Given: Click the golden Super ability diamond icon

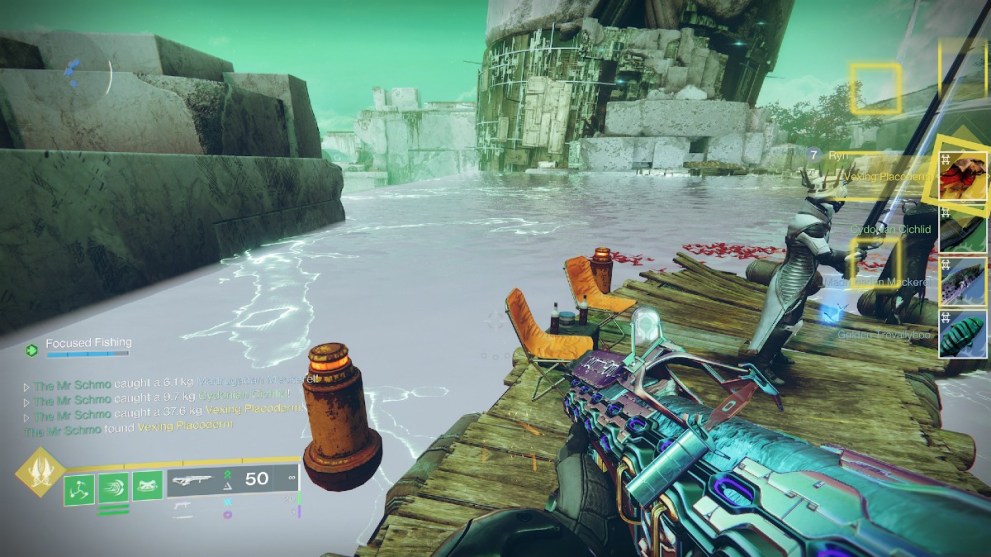Looking at the screenshot, I should tap(41, 472).
